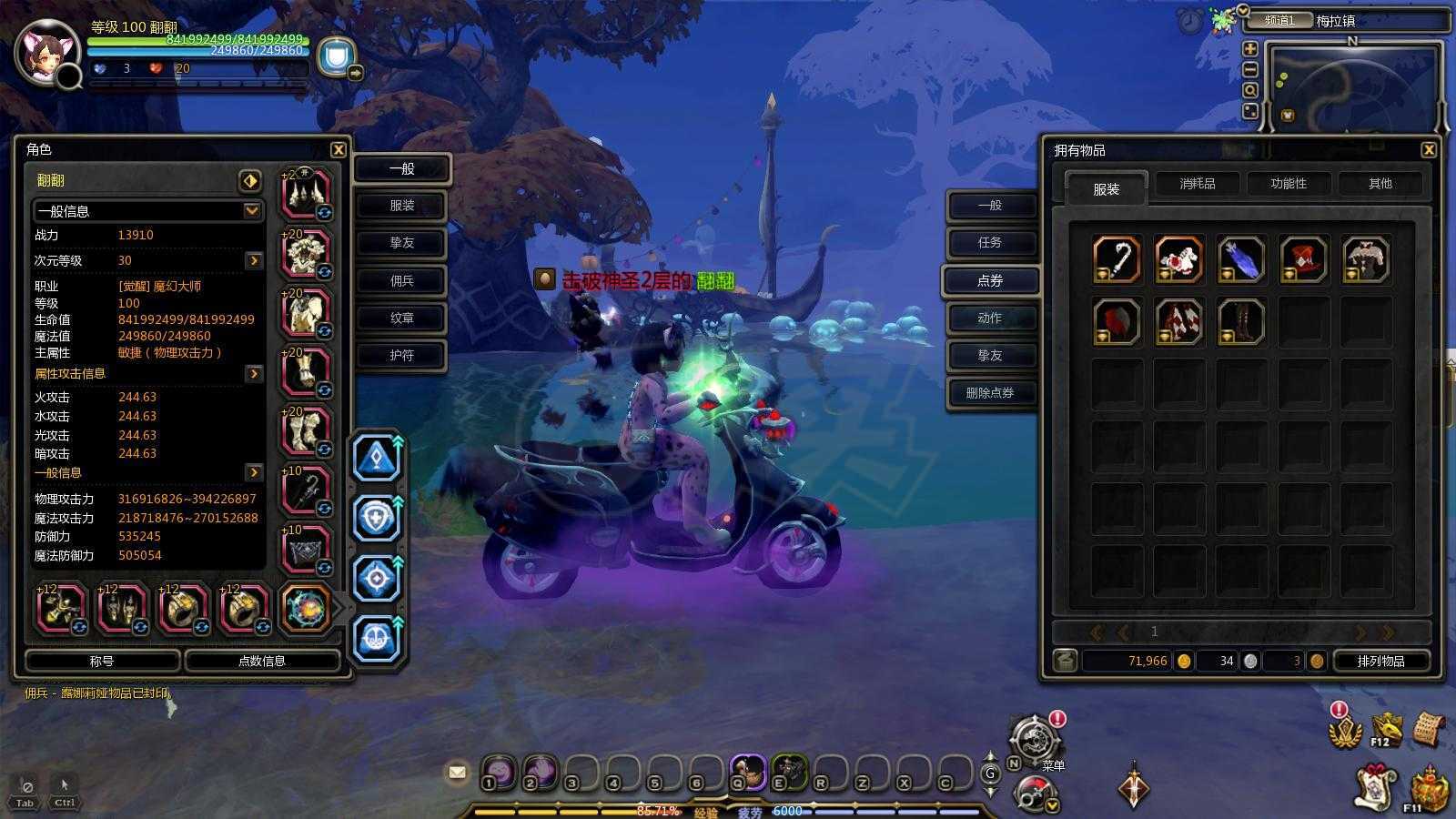Screen dimensions: 1456x819
Task: Open 点数信息 points info
Action: pyautogui.click(x=262, y=662)
